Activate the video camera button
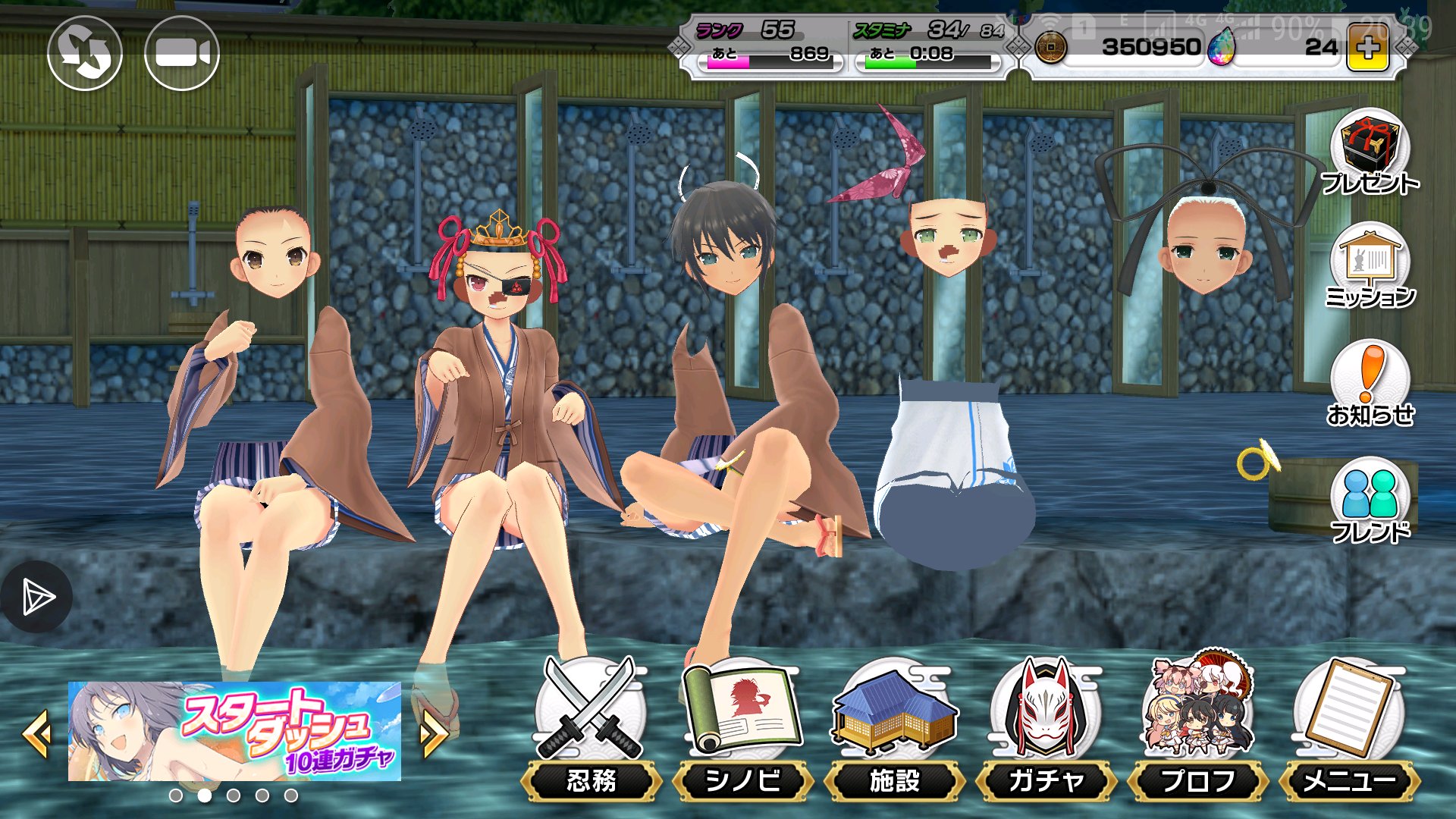1456x819 pixels. pyautogui.click(x=182, y=53)
